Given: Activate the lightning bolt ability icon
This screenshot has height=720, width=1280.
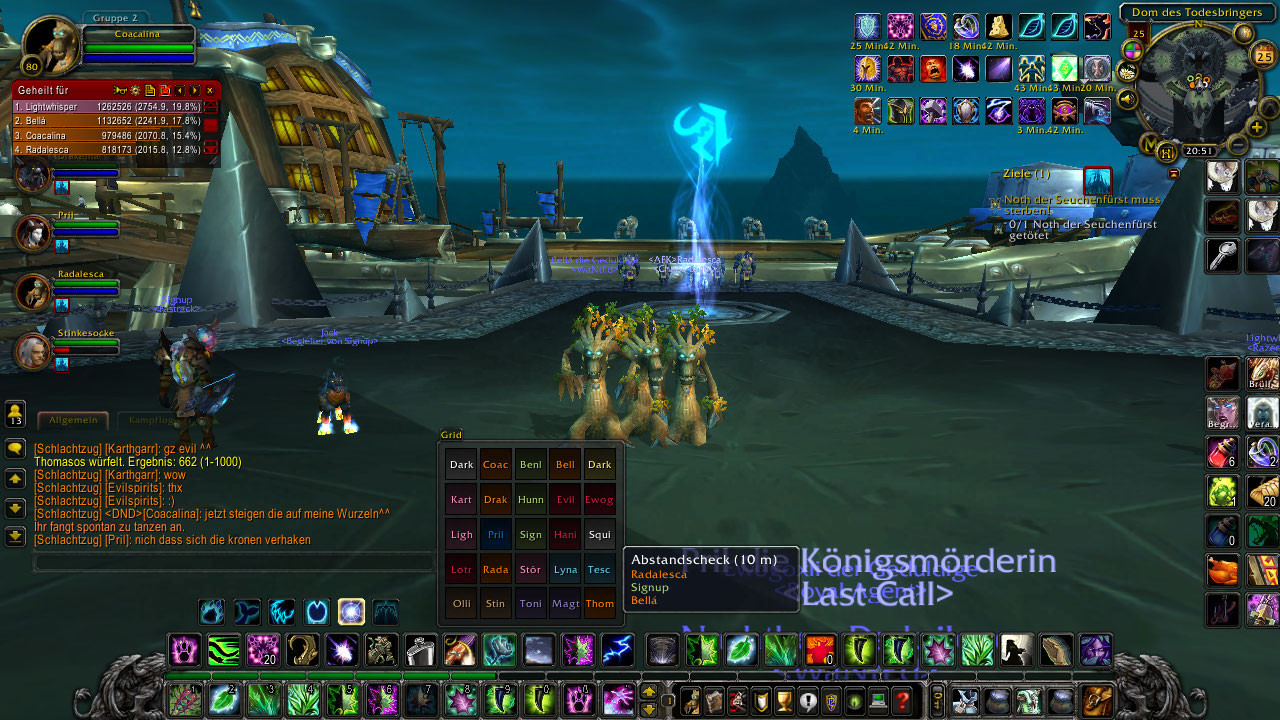Looking at the screenshot, I should click(x=617, y=650).
